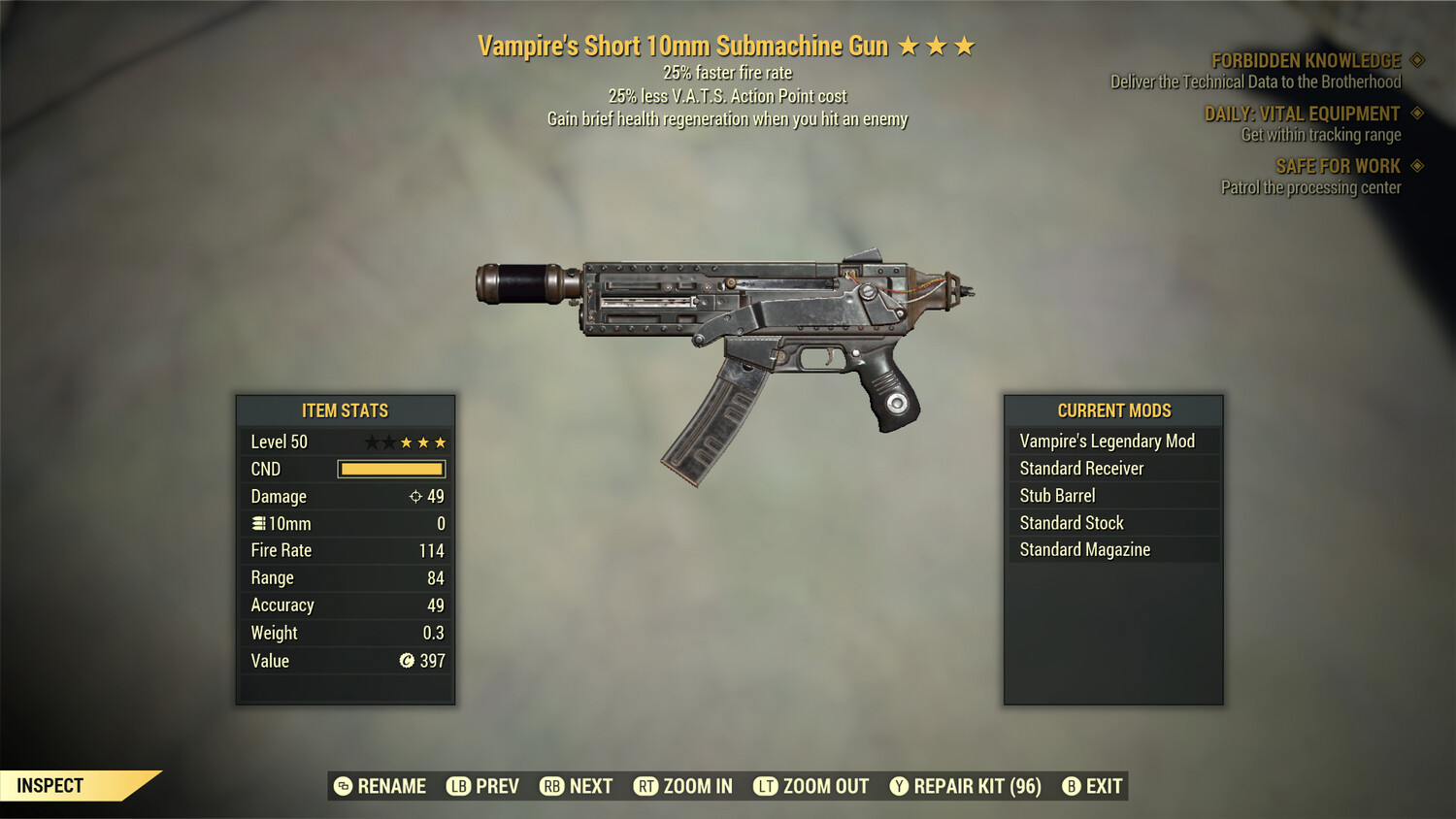1456x819 pixels.
Task: Click the RB Next button icon
Action: (x=553, y=786)
